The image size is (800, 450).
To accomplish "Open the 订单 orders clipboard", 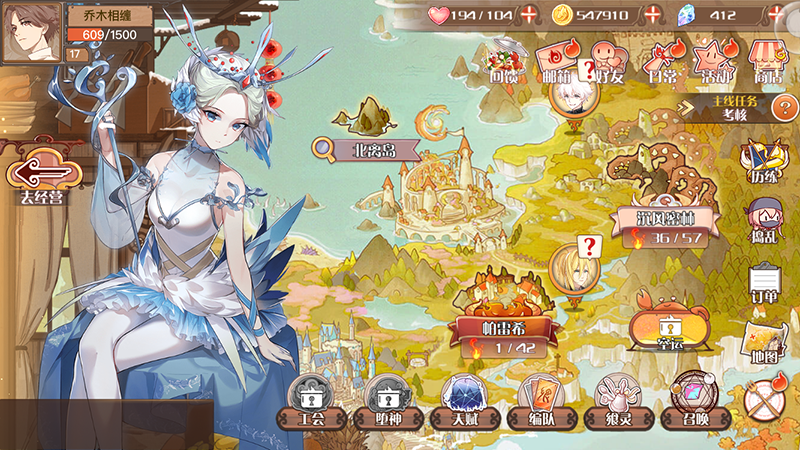I will pos(765,284).
